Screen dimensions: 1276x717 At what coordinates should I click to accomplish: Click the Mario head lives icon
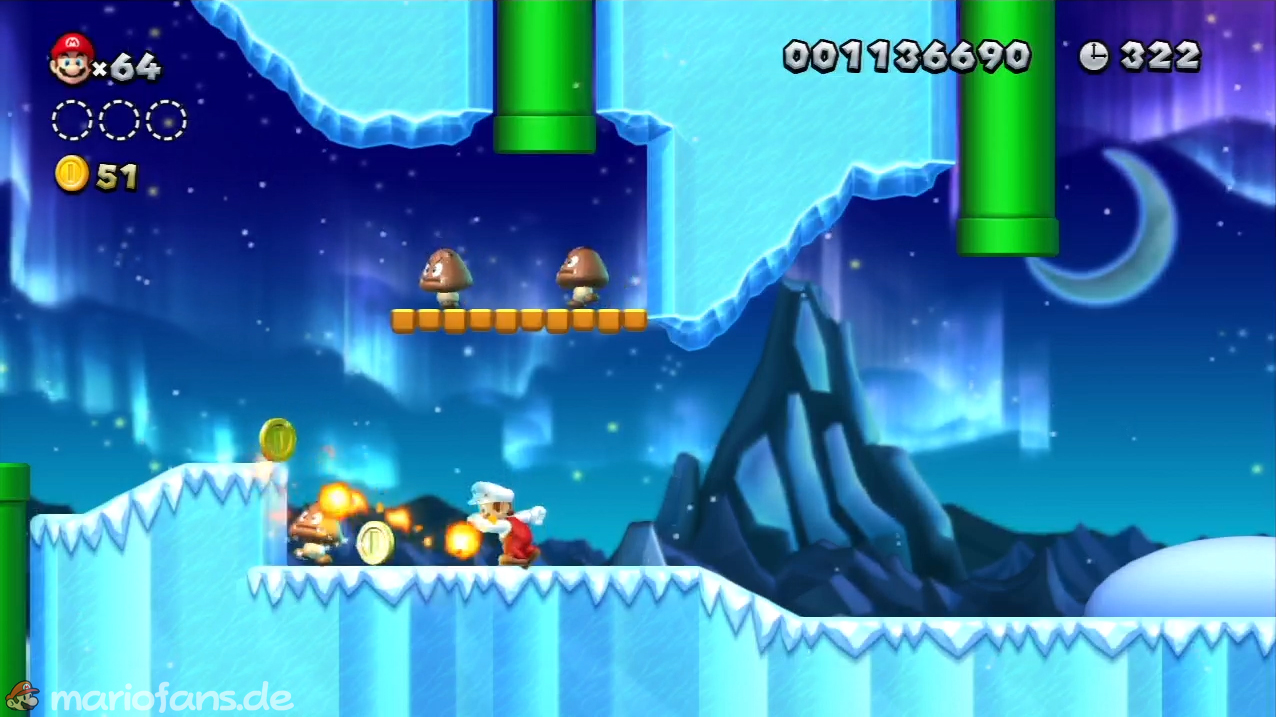pos(71,58)
